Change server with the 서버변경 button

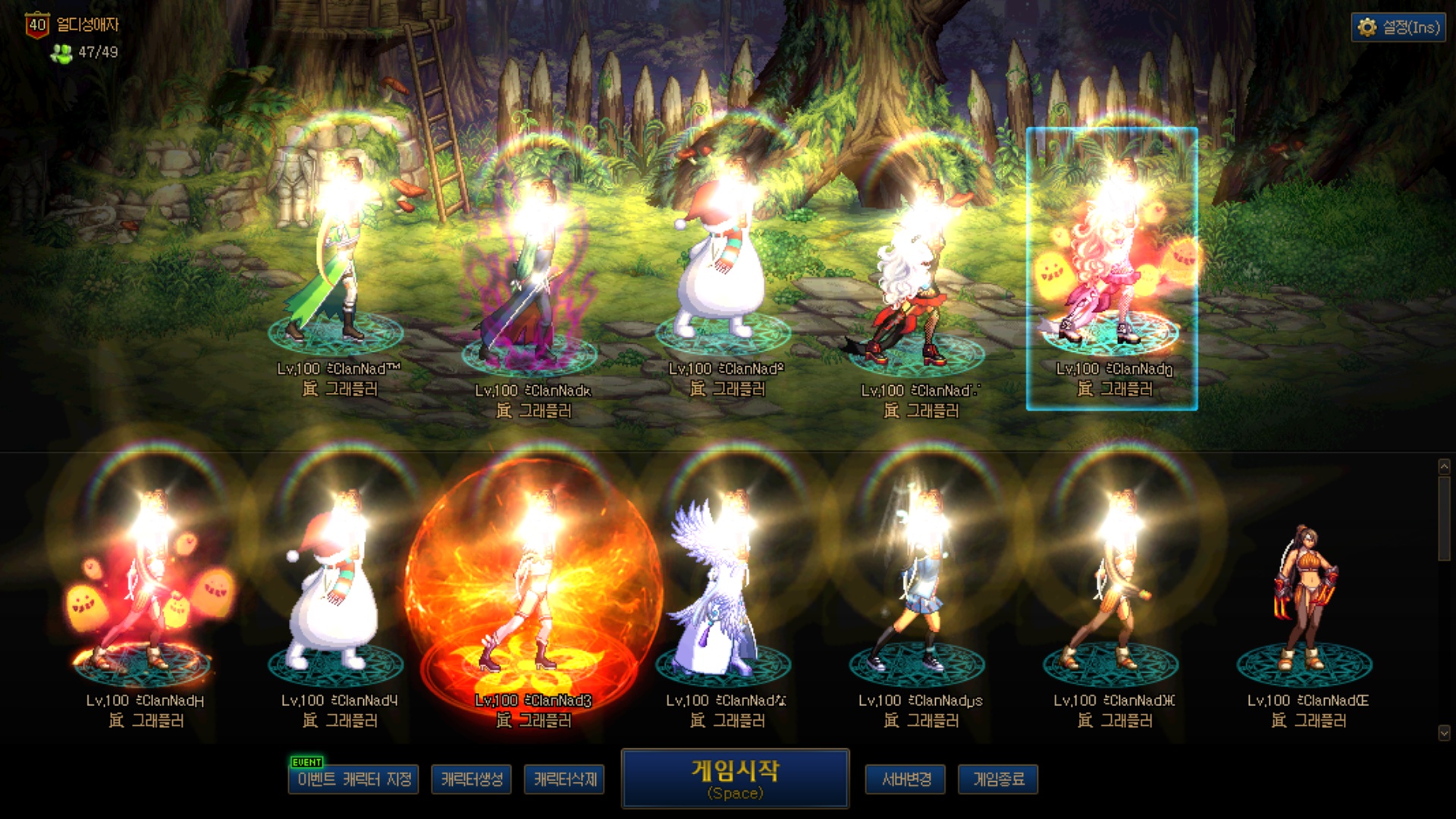click(905, 779)
